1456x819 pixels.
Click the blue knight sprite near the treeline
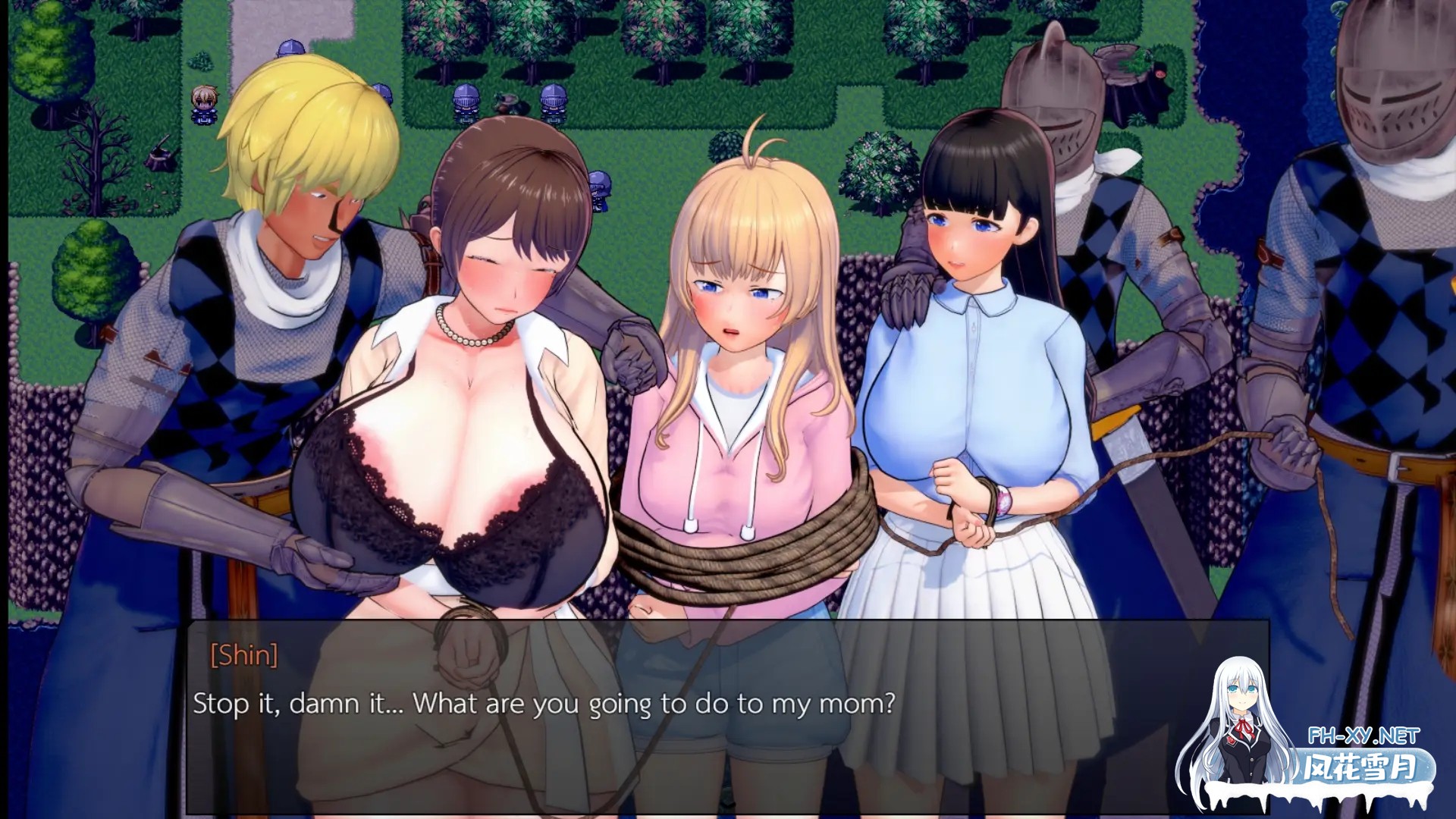(466, 102)
